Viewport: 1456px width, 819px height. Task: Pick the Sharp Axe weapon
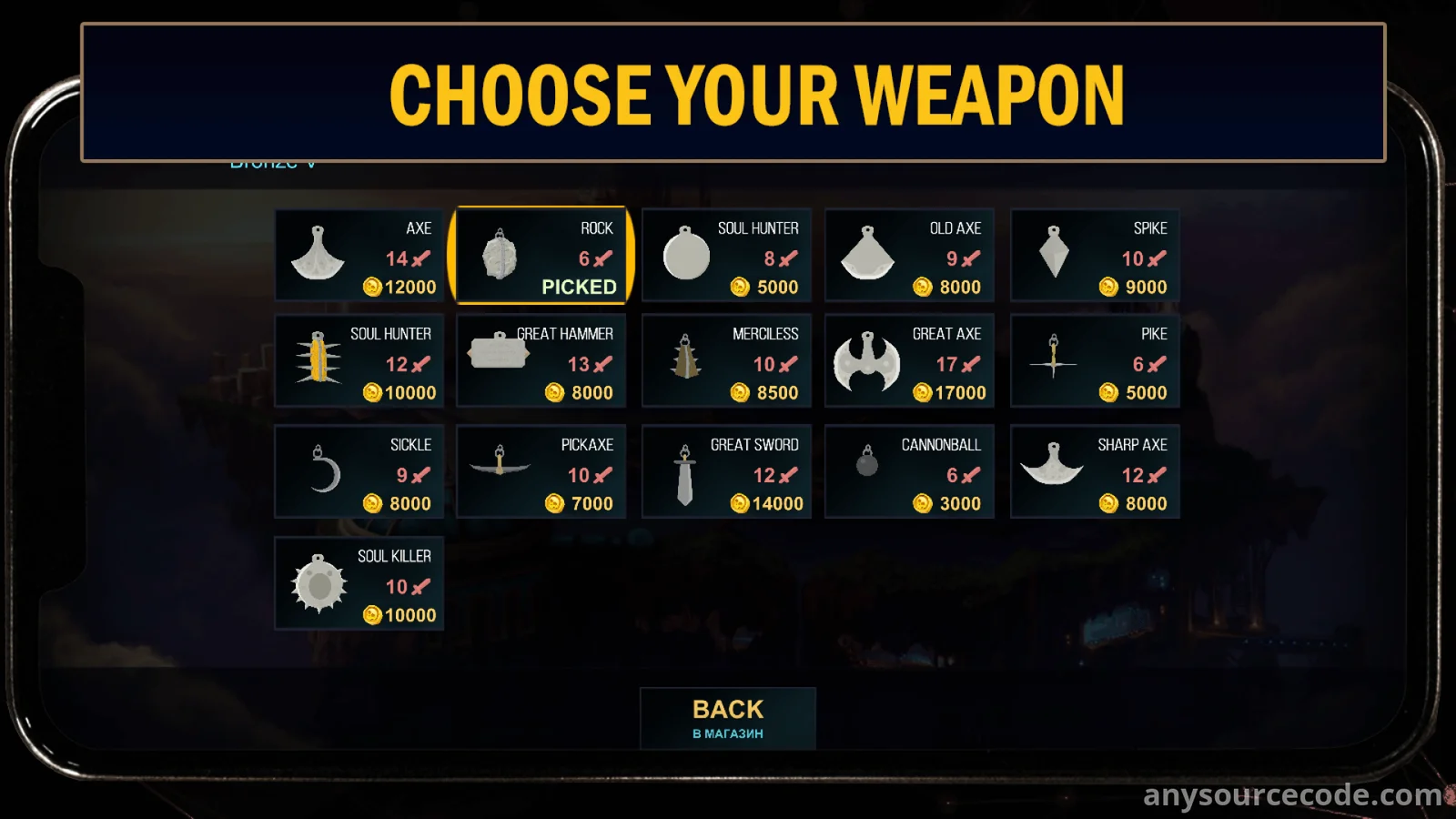[x=1095, y=472]
